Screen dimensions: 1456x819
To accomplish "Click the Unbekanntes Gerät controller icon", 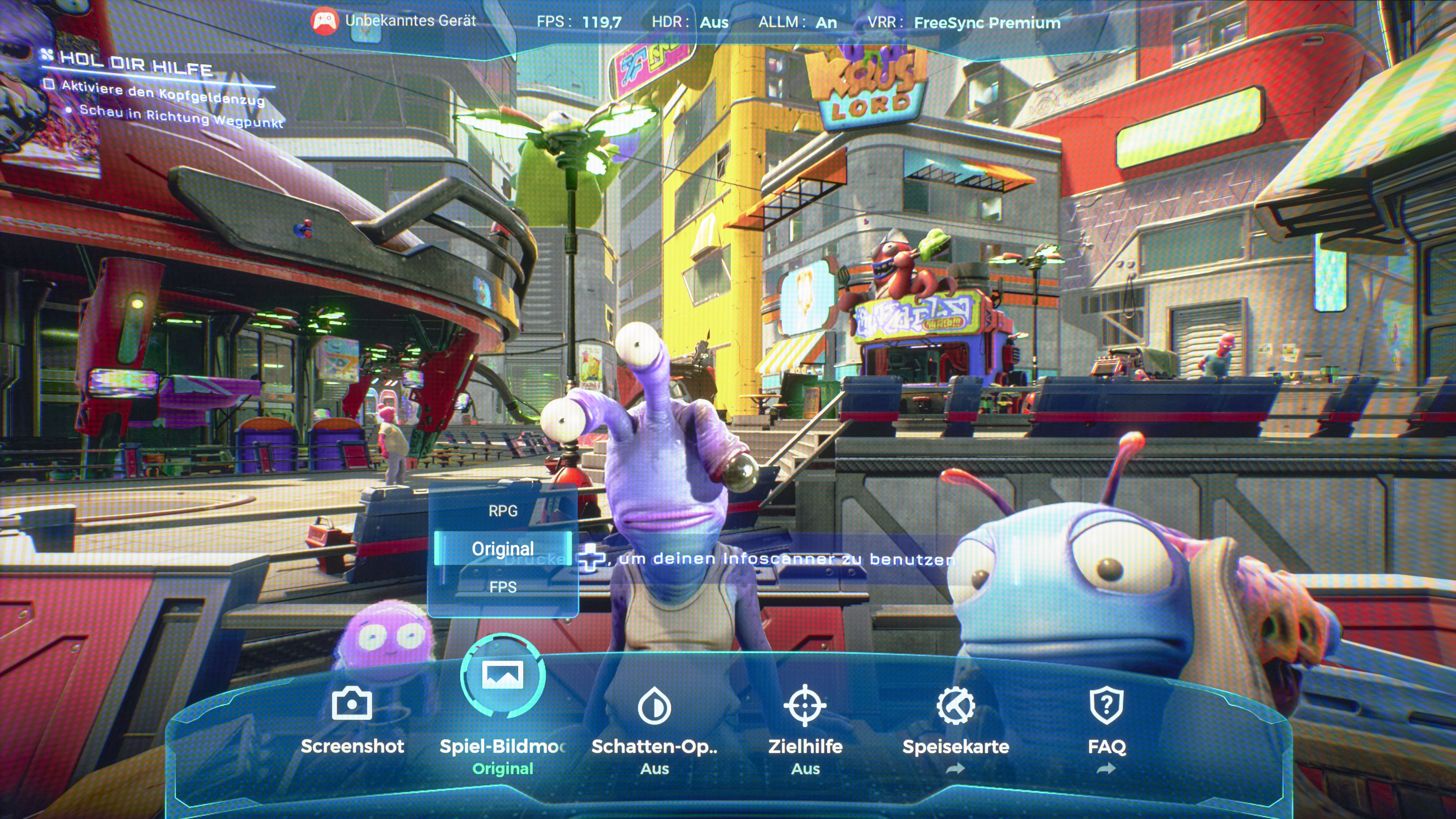I will point(324,22).
